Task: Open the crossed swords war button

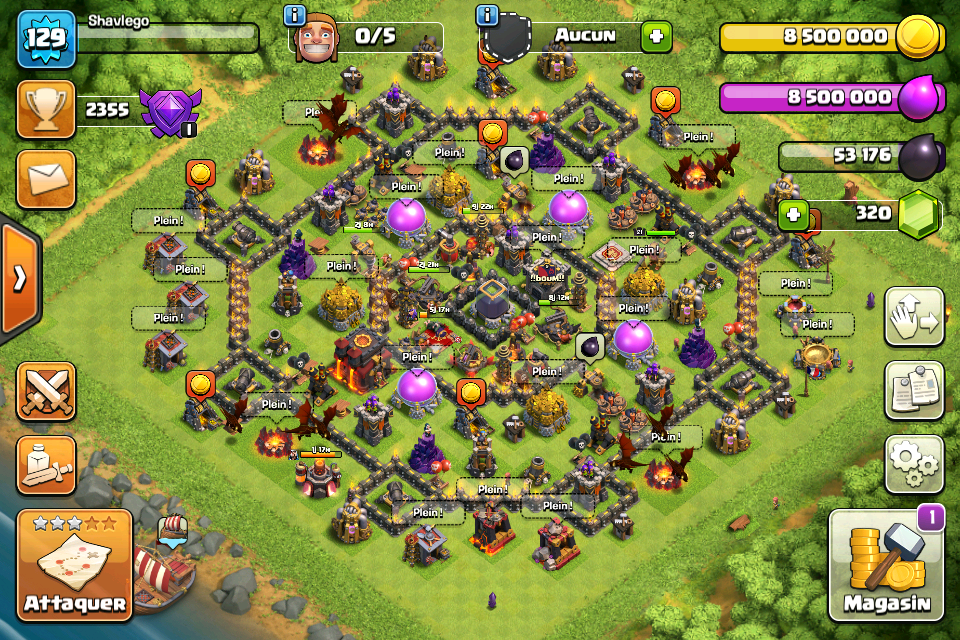Action: pyautogui.click(x=46, y=390)
